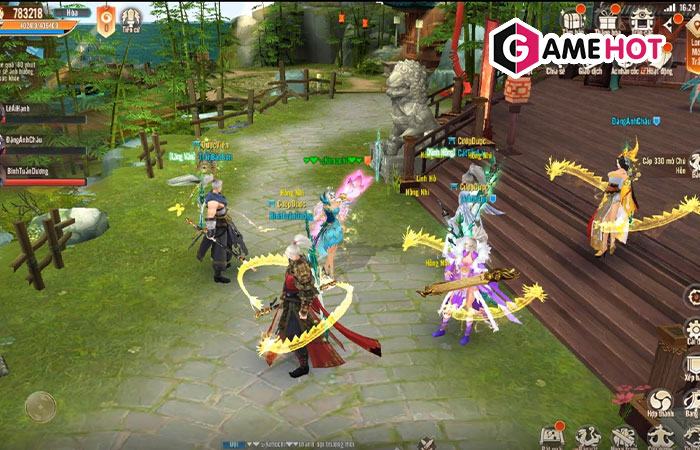Click the orange spiral banner icon

click(x=105, y=19)
